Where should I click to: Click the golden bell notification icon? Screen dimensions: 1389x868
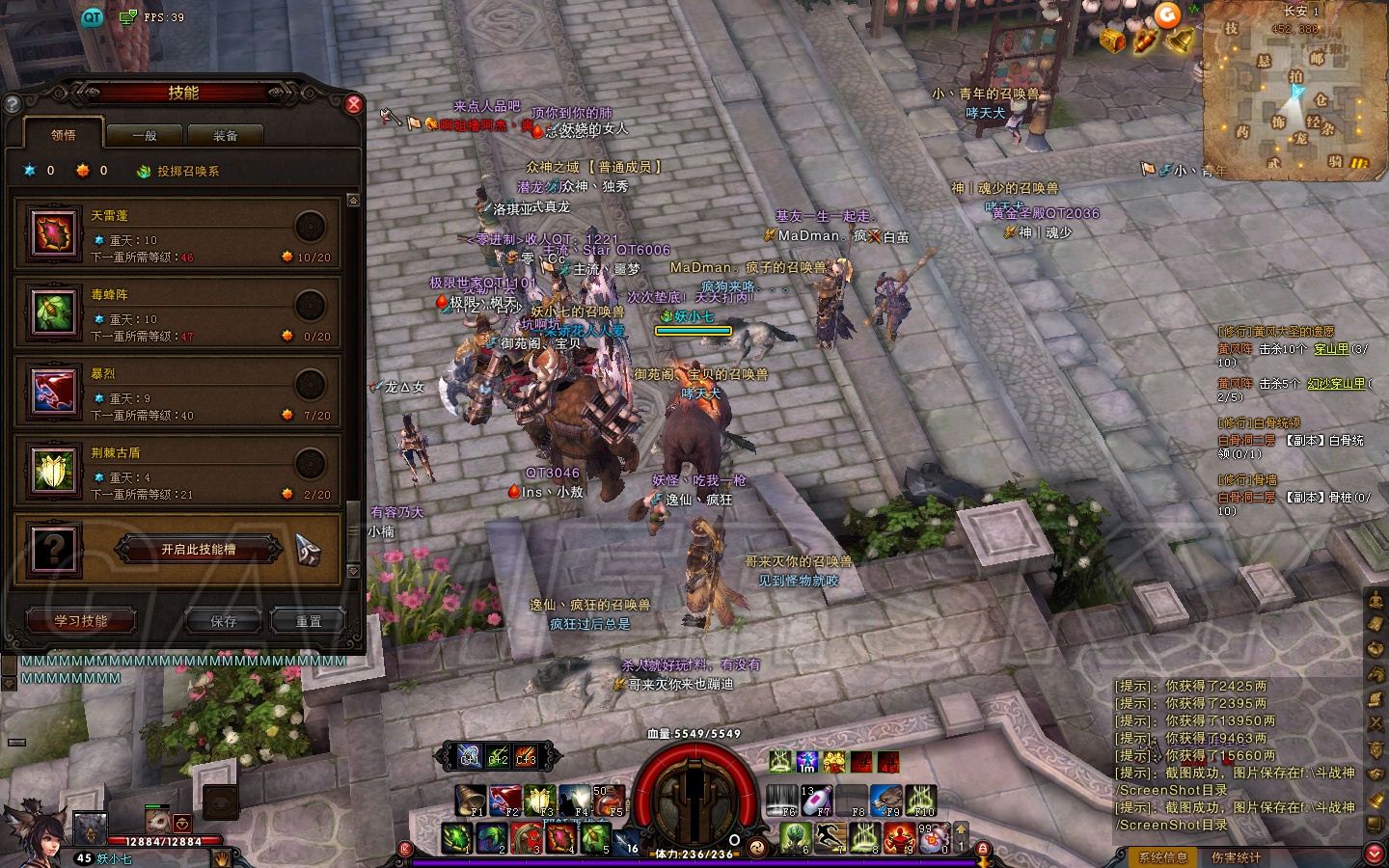click(1179, 41)
